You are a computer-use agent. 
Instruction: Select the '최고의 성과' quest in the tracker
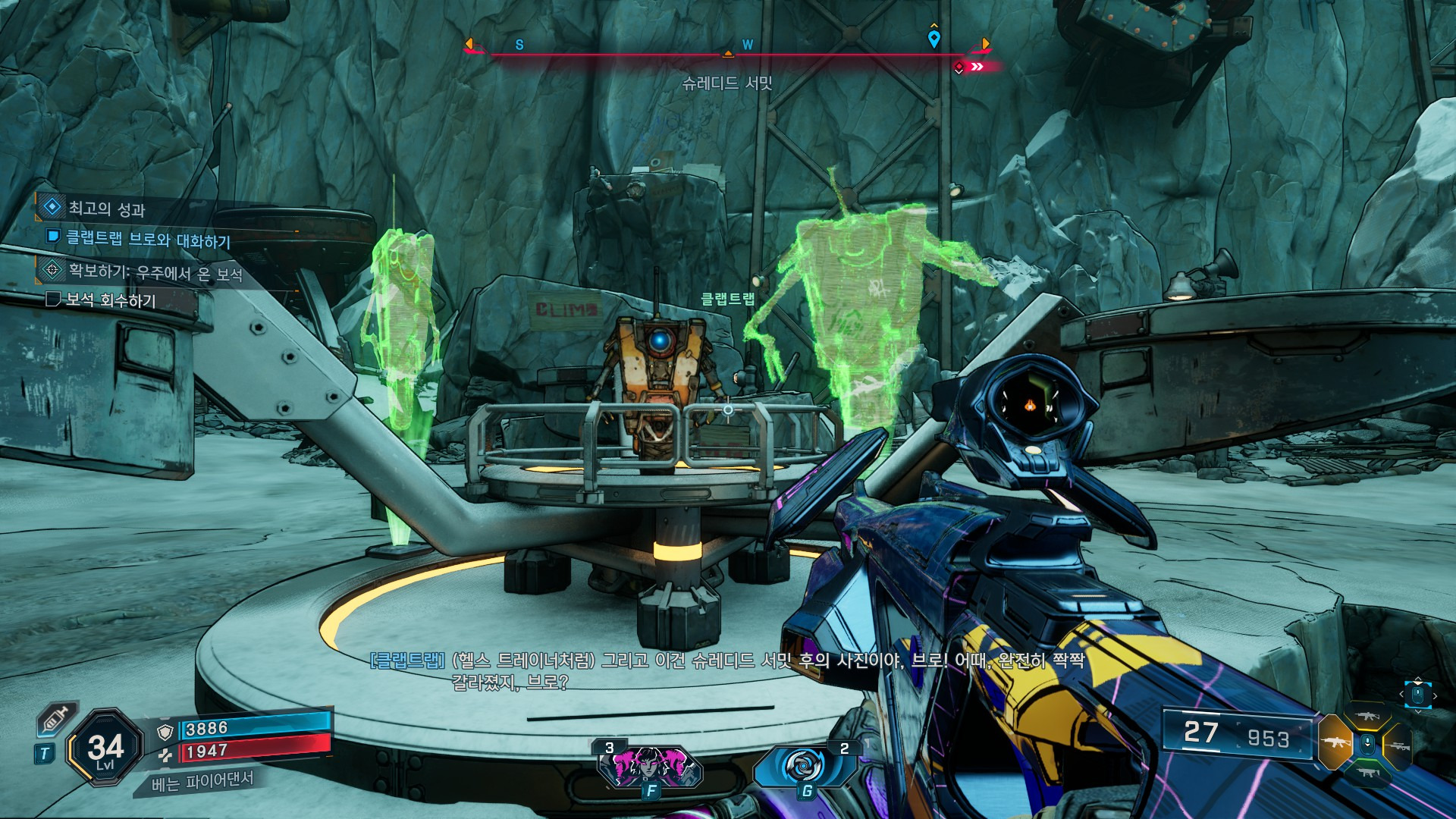(106, 208)
